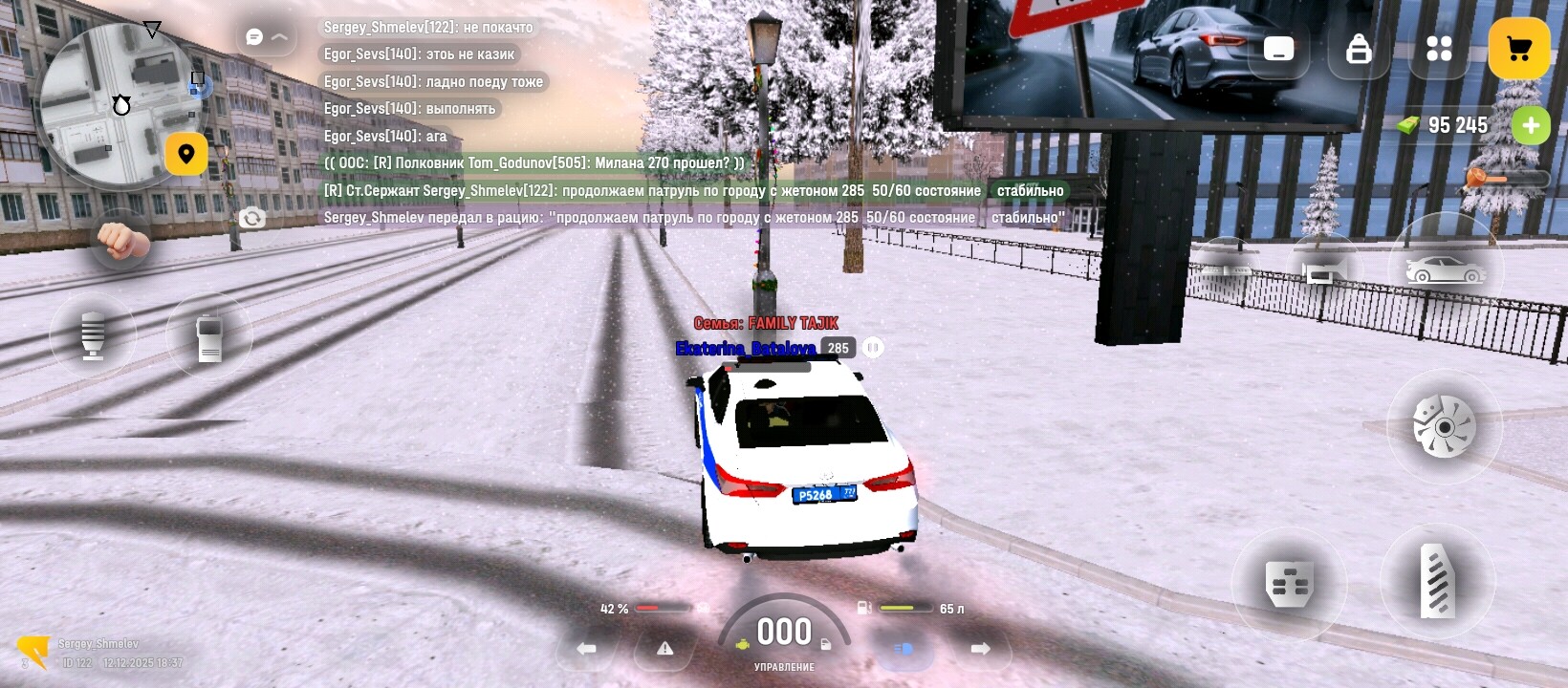
Task: Add money with the green plus button
Action: click(1531, 125)
